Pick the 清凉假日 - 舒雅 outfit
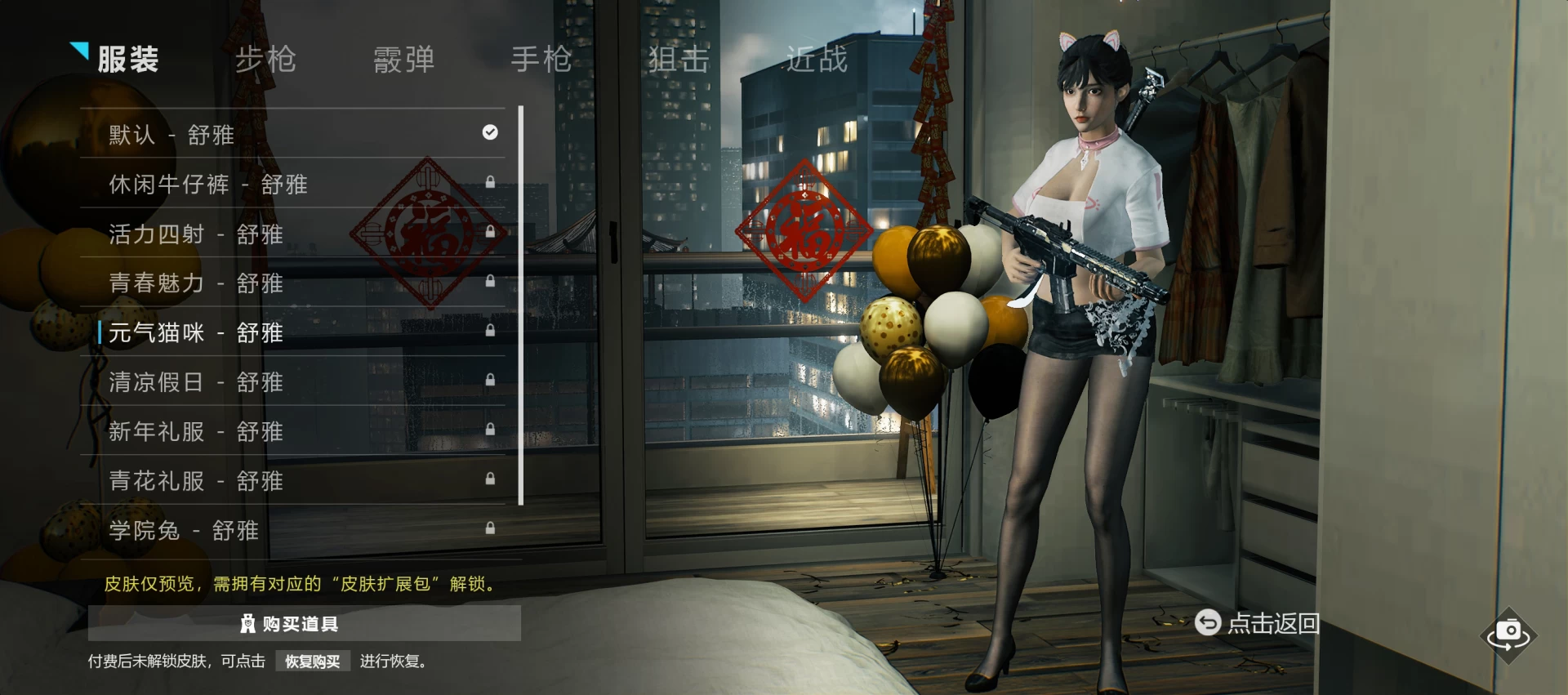This screenshot has width=1568, height=695. click(294, 381)
